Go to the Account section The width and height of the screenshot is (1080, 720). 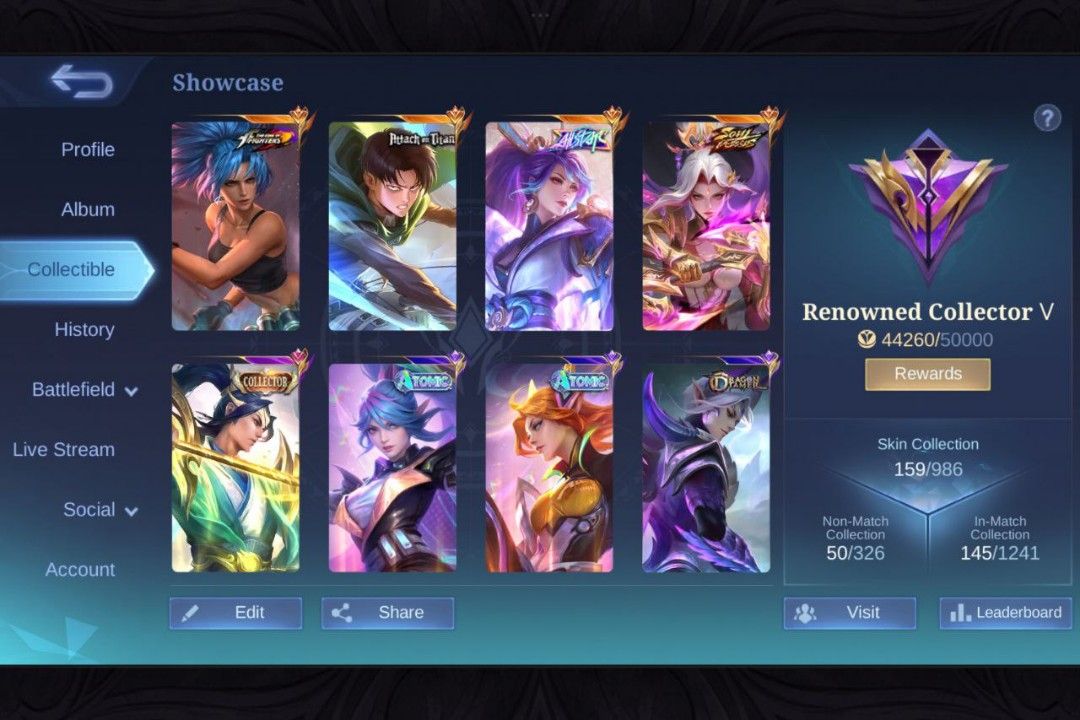point(80,570)
